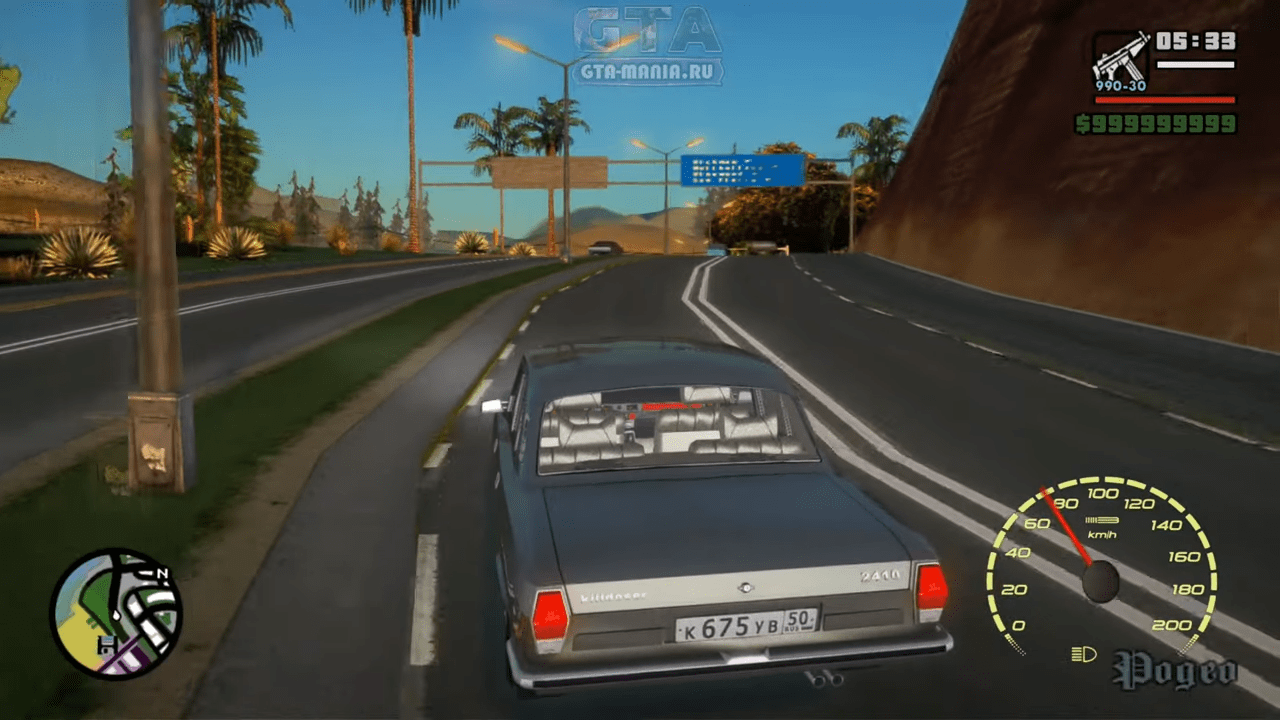This screenshot has width=1280, height=720.
Task: Select the submachine gun weapon icon
Action: tap(1120, 60)
